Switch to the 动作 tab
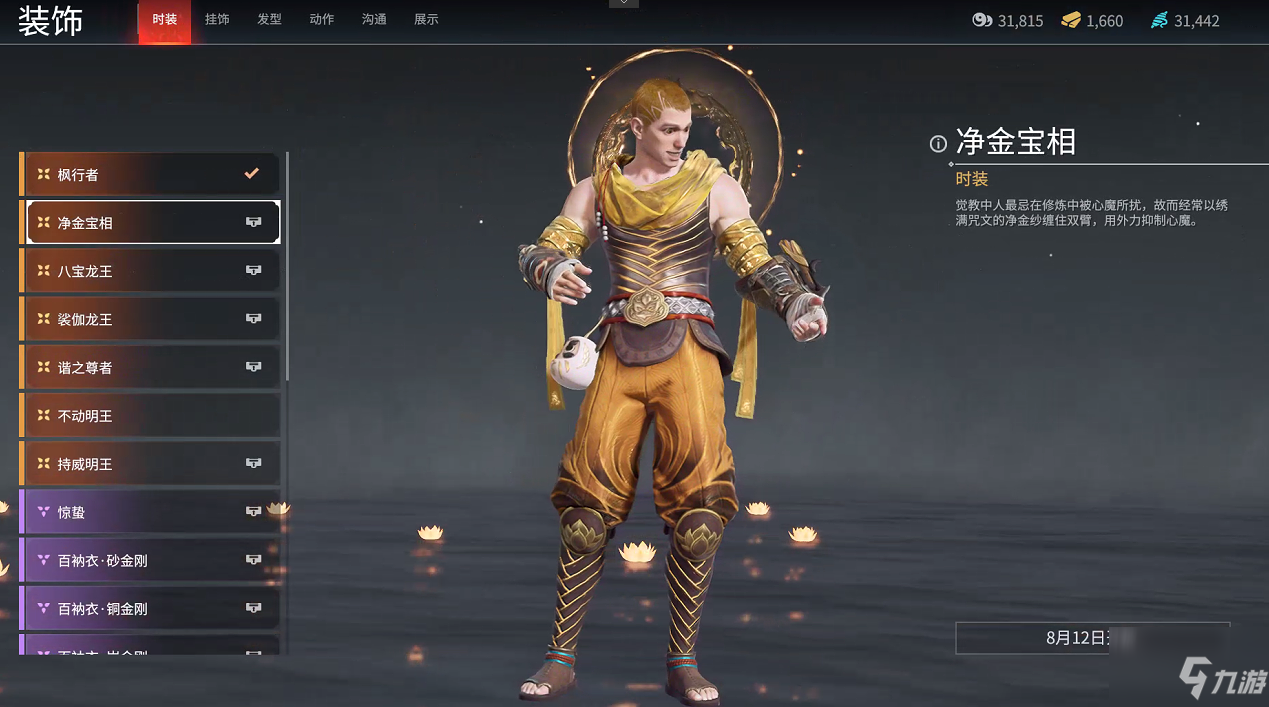The image size is (1269, 707). [322, 20]
